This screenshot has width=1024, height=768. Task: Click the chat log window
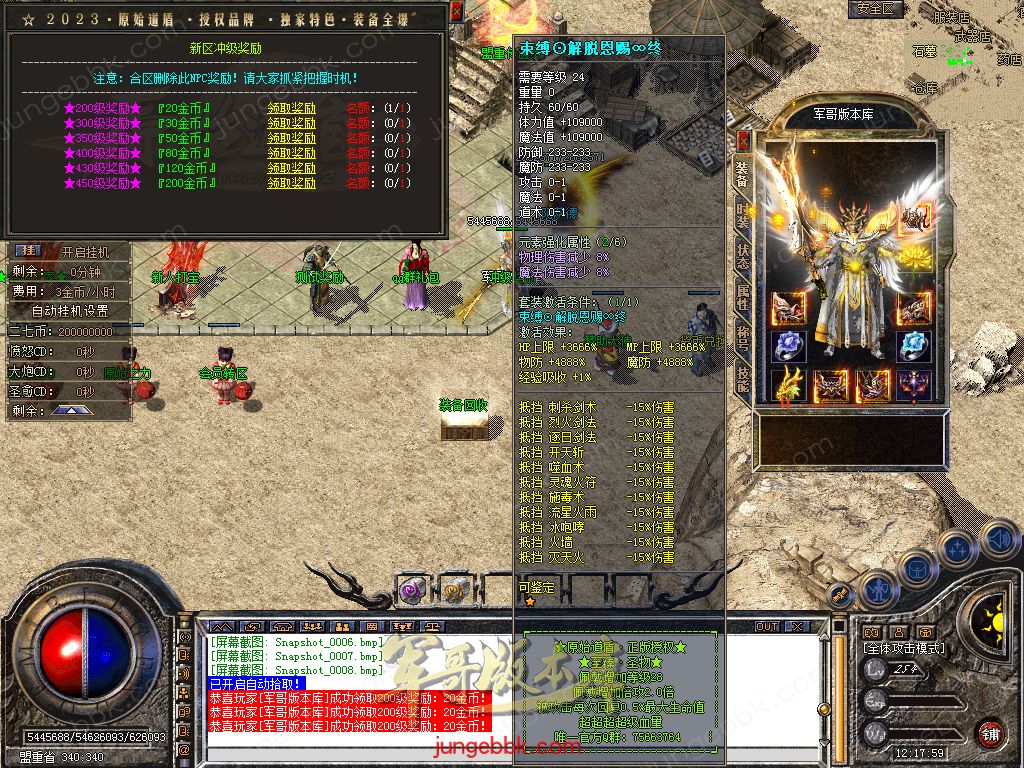pos(350,690)
